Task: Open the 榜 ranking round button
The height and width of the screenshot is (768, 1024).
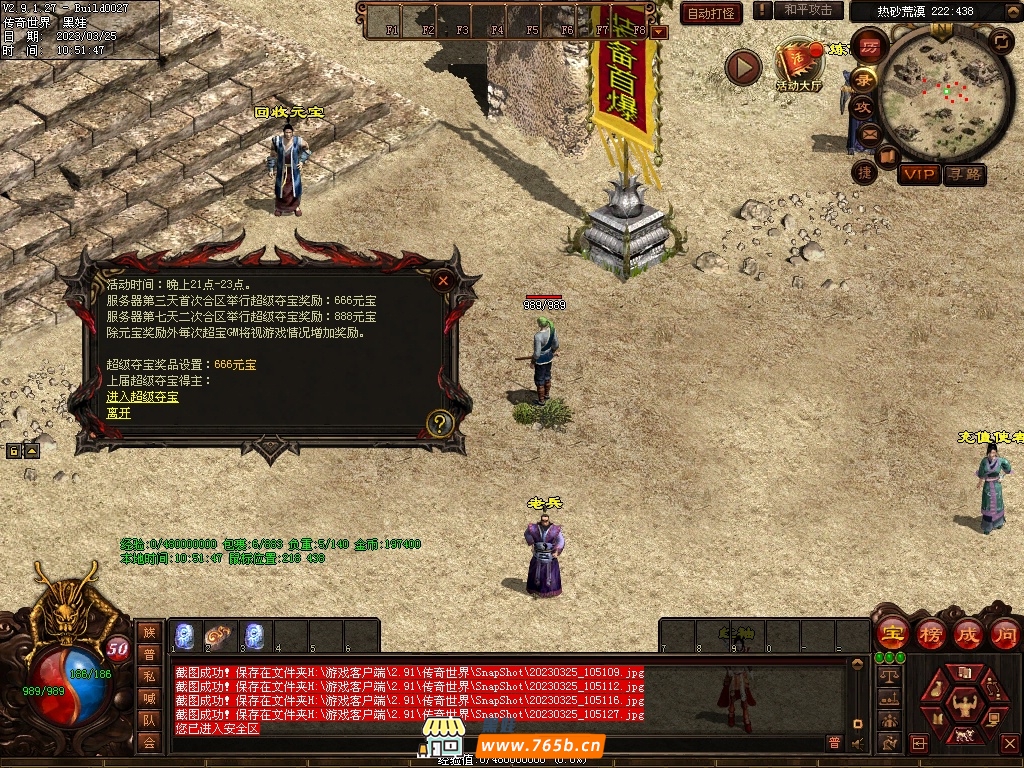Action: [x=930, y=634]
